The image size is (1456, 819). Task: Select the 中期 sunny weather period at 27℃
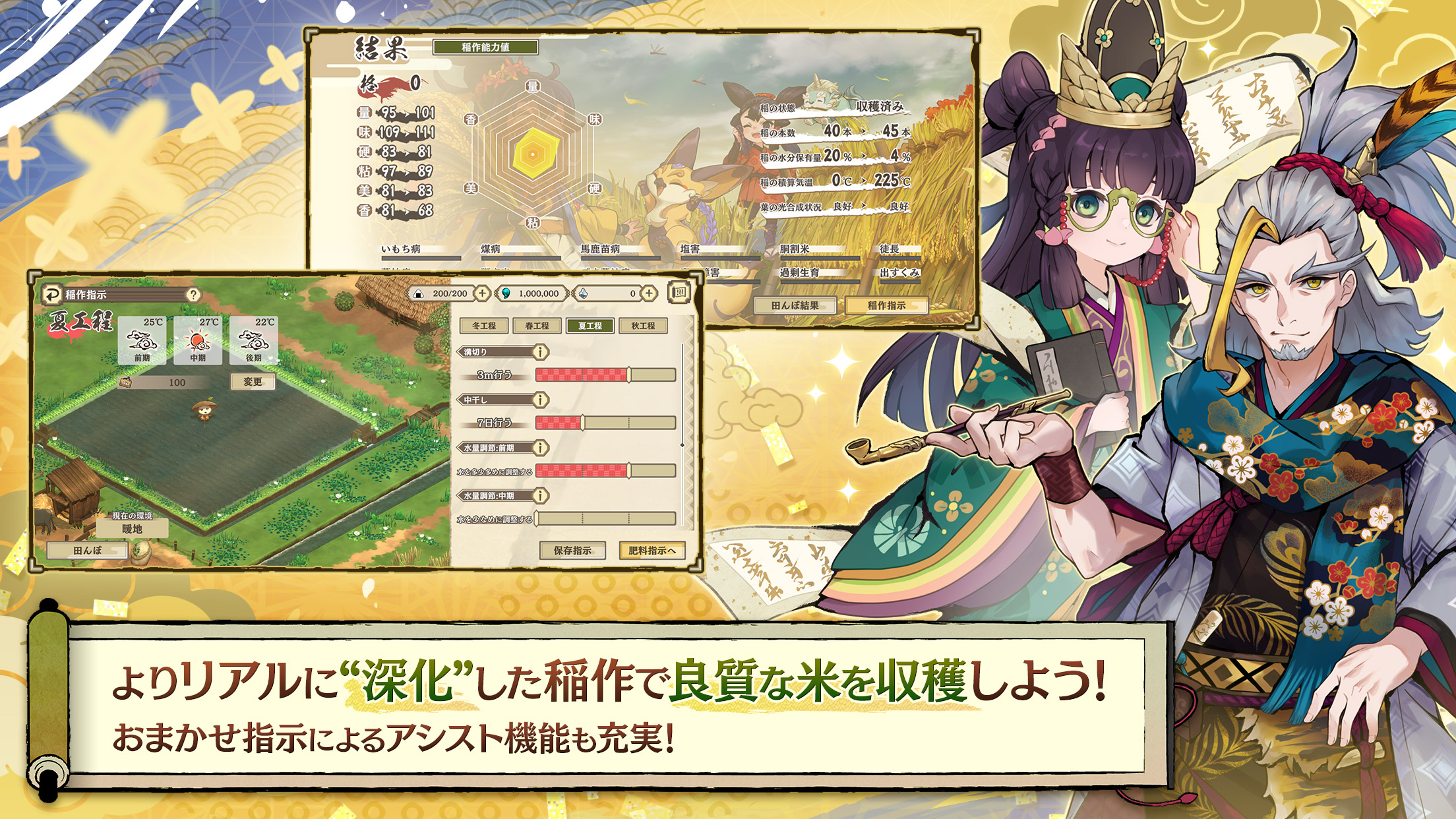tap(198, 342)
